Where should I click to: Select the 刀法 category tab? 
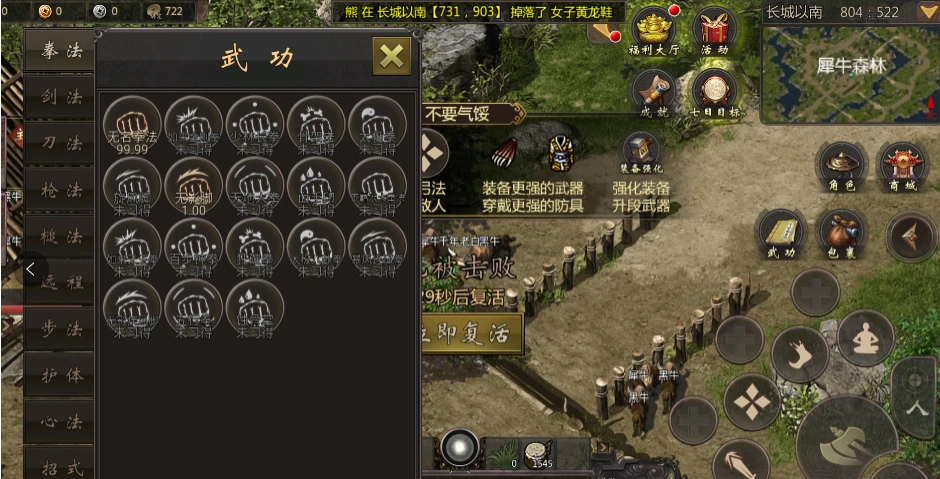61,143
